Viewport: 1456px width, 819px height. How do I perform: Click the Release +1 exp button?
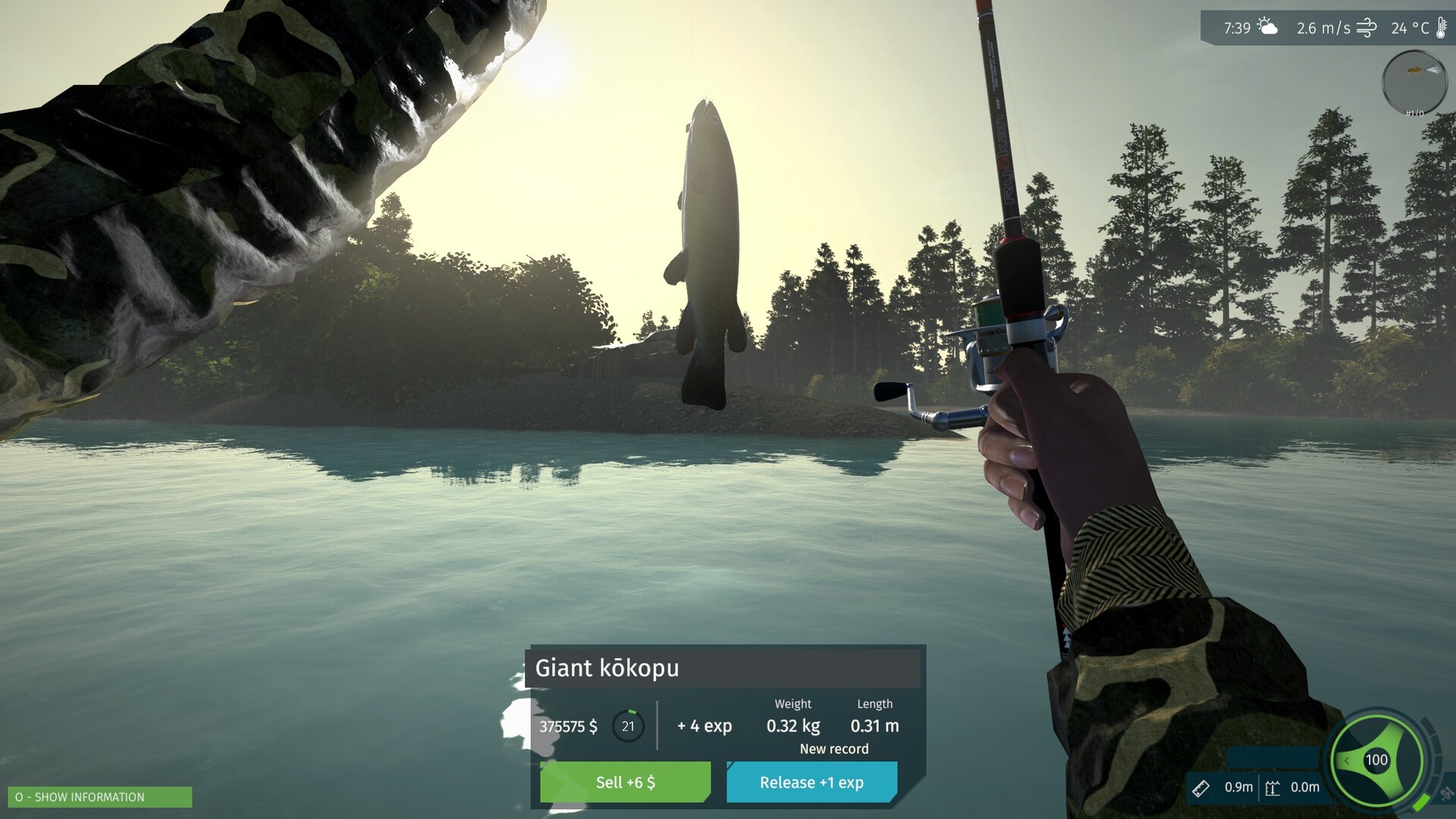pos(811,782)
